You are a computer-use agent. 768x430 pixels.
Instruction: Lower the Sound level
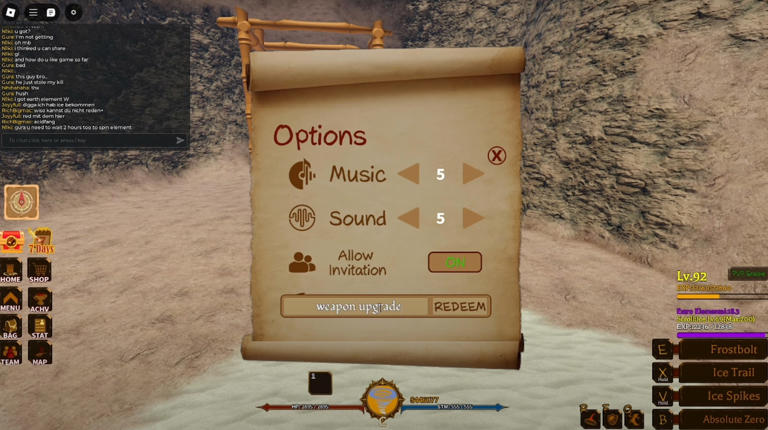(x=408, y=218)
